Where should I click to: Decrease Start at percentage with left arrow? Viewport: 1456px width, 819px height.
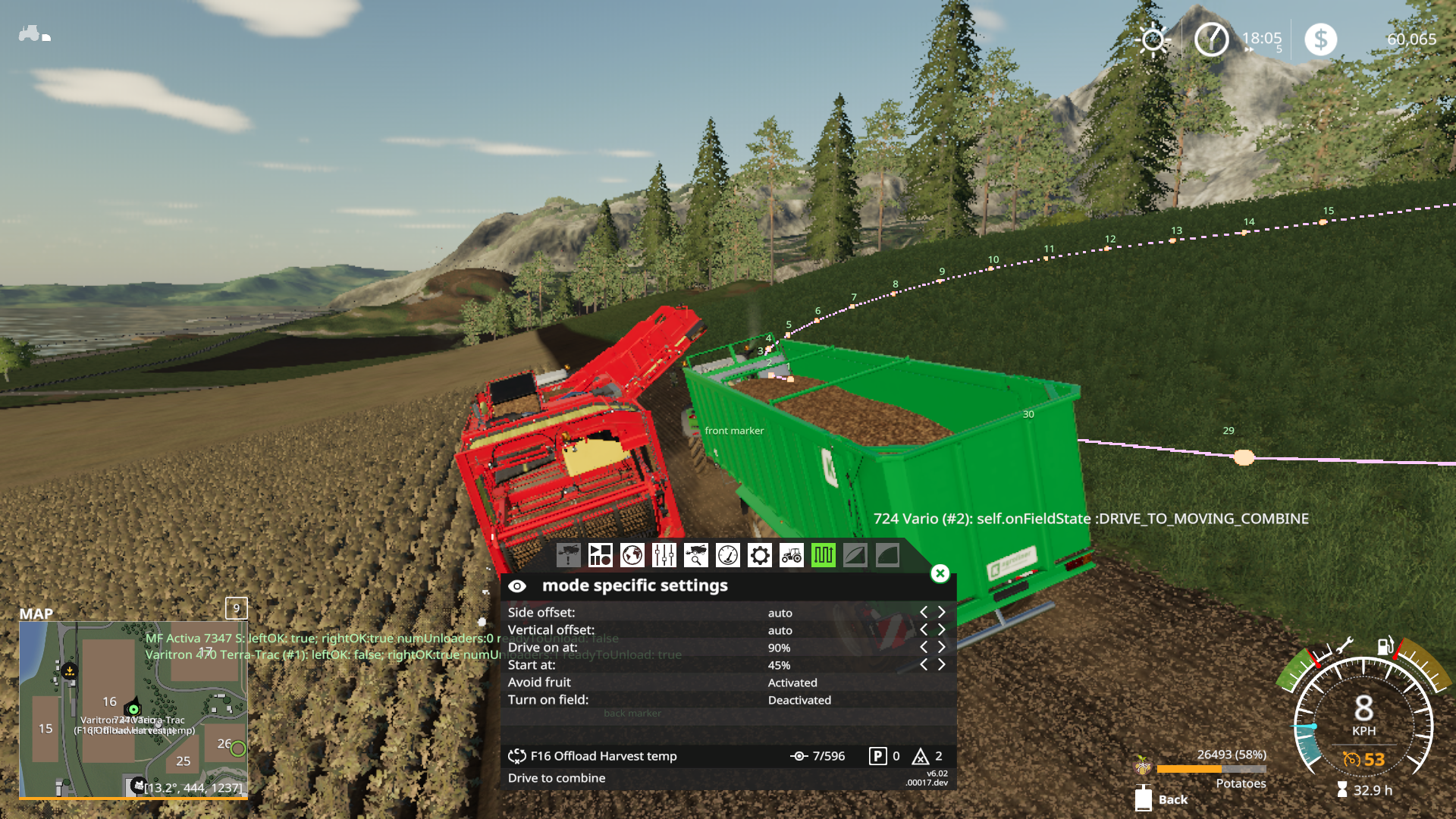[x=924, y=664]
